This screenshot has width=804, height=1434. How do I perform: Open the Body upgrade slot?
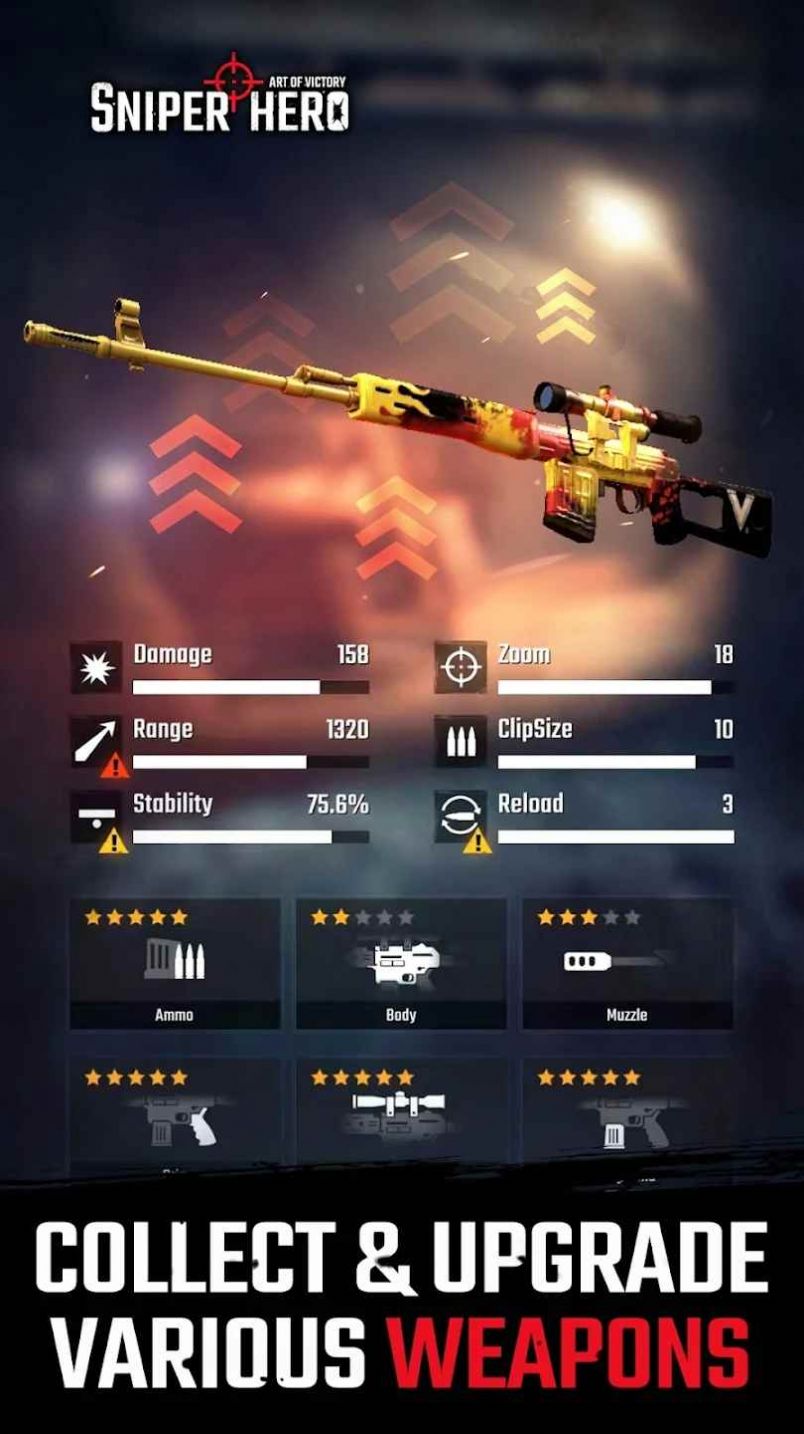(400, 964)
